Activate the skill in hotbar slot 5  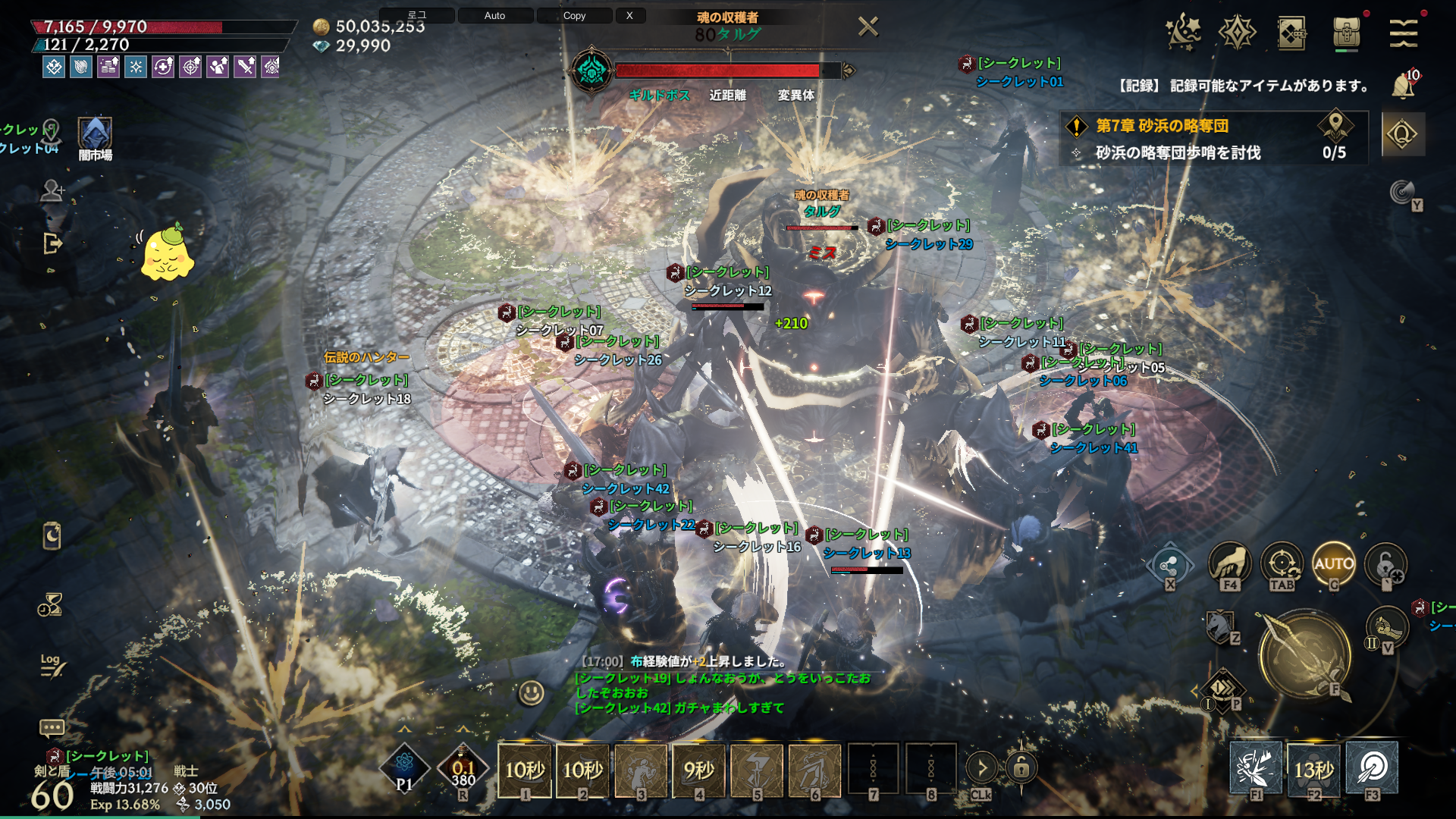click(757, 769)
